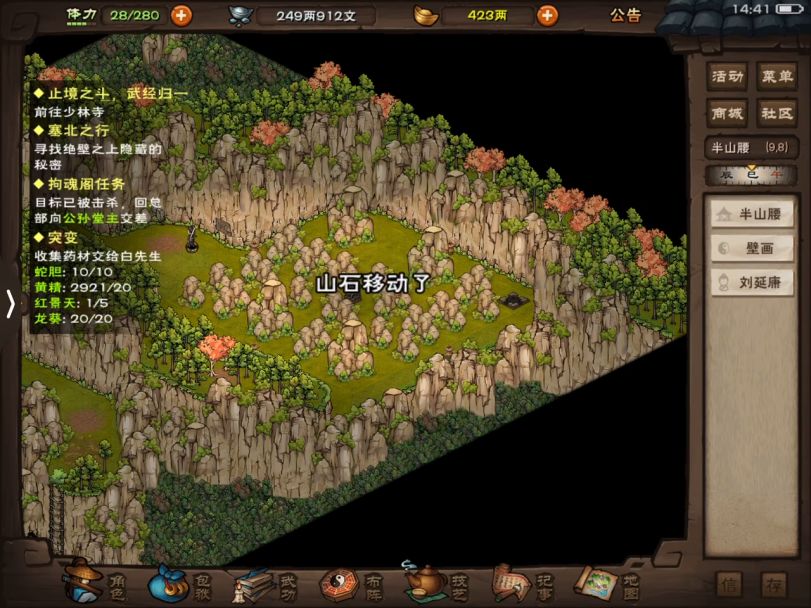Open the 角色 character sheet

[x=96, y=582]
